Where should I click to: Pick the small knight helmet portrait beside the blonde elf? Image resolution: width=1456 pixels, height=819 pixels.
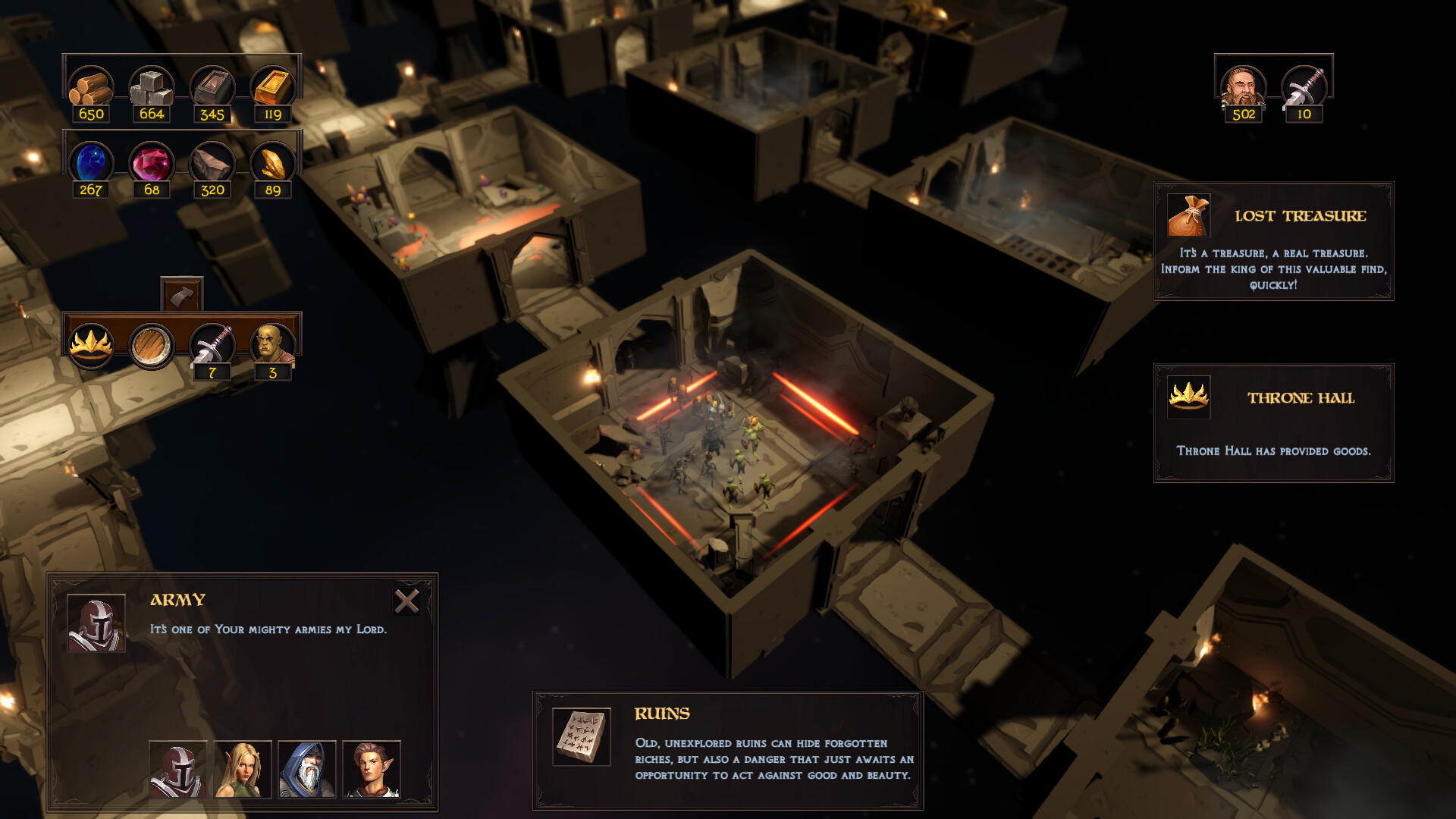[x=178, y=769]
